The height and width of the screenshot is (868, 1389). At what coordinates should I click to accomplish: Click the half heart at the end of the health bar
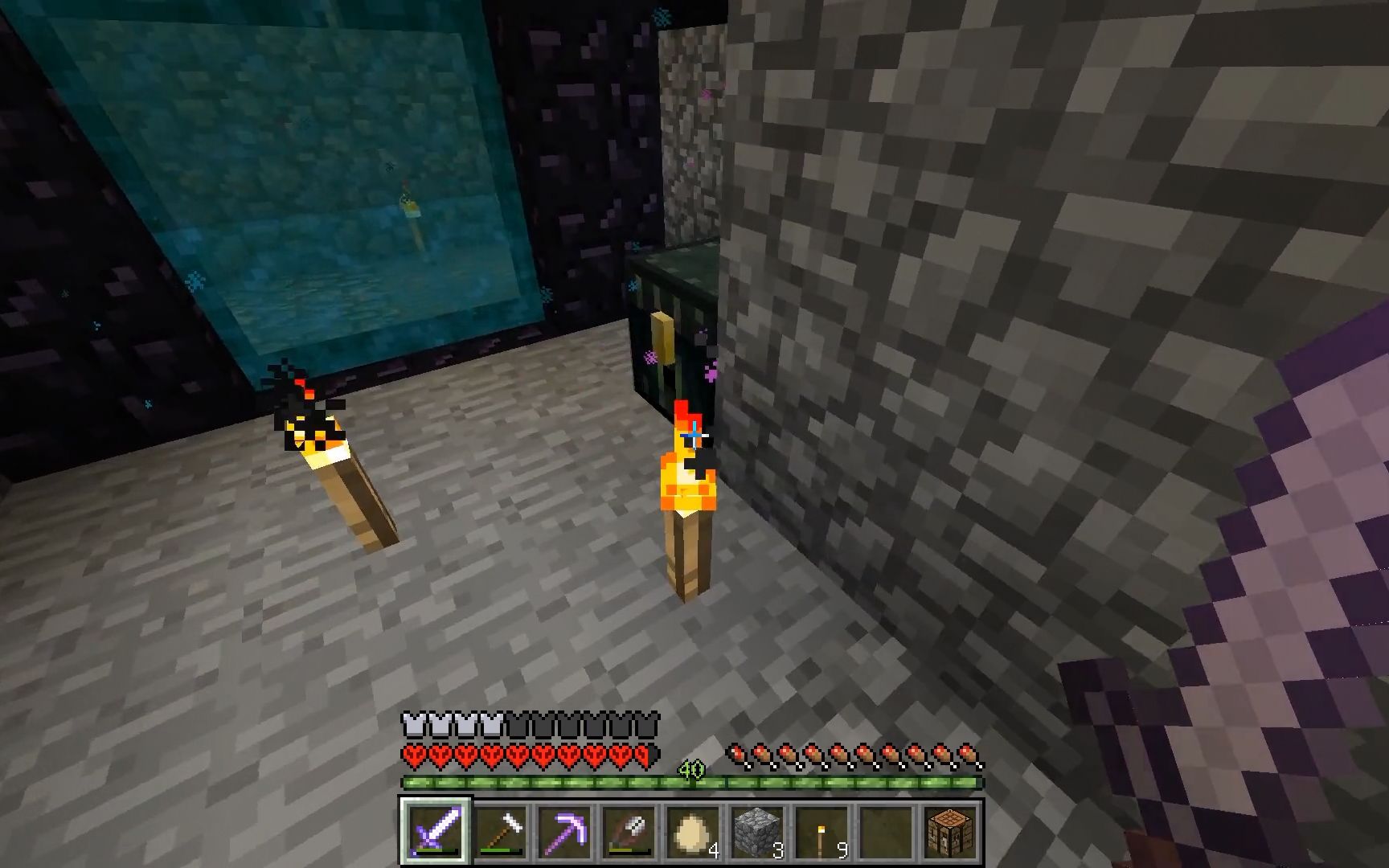point(643,753)
